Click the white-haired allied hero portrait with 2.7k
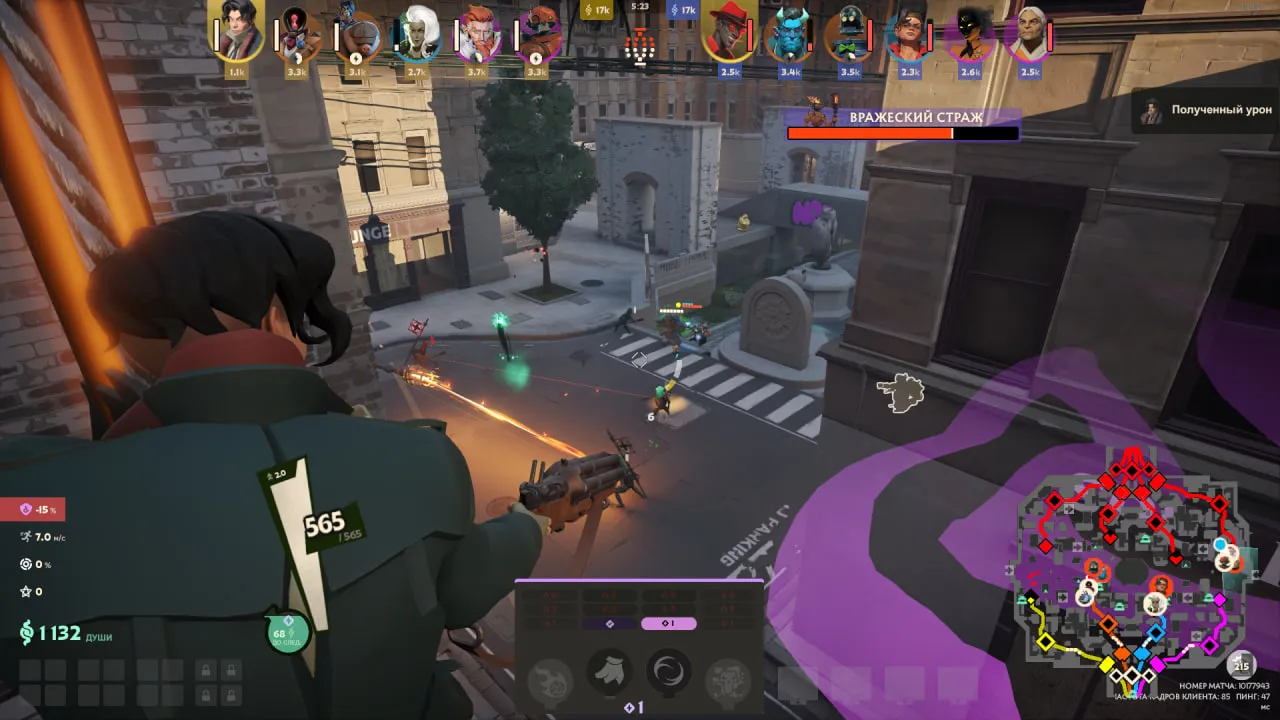The height and width of the screenshot is (720, 1280). tap(418, 33)
